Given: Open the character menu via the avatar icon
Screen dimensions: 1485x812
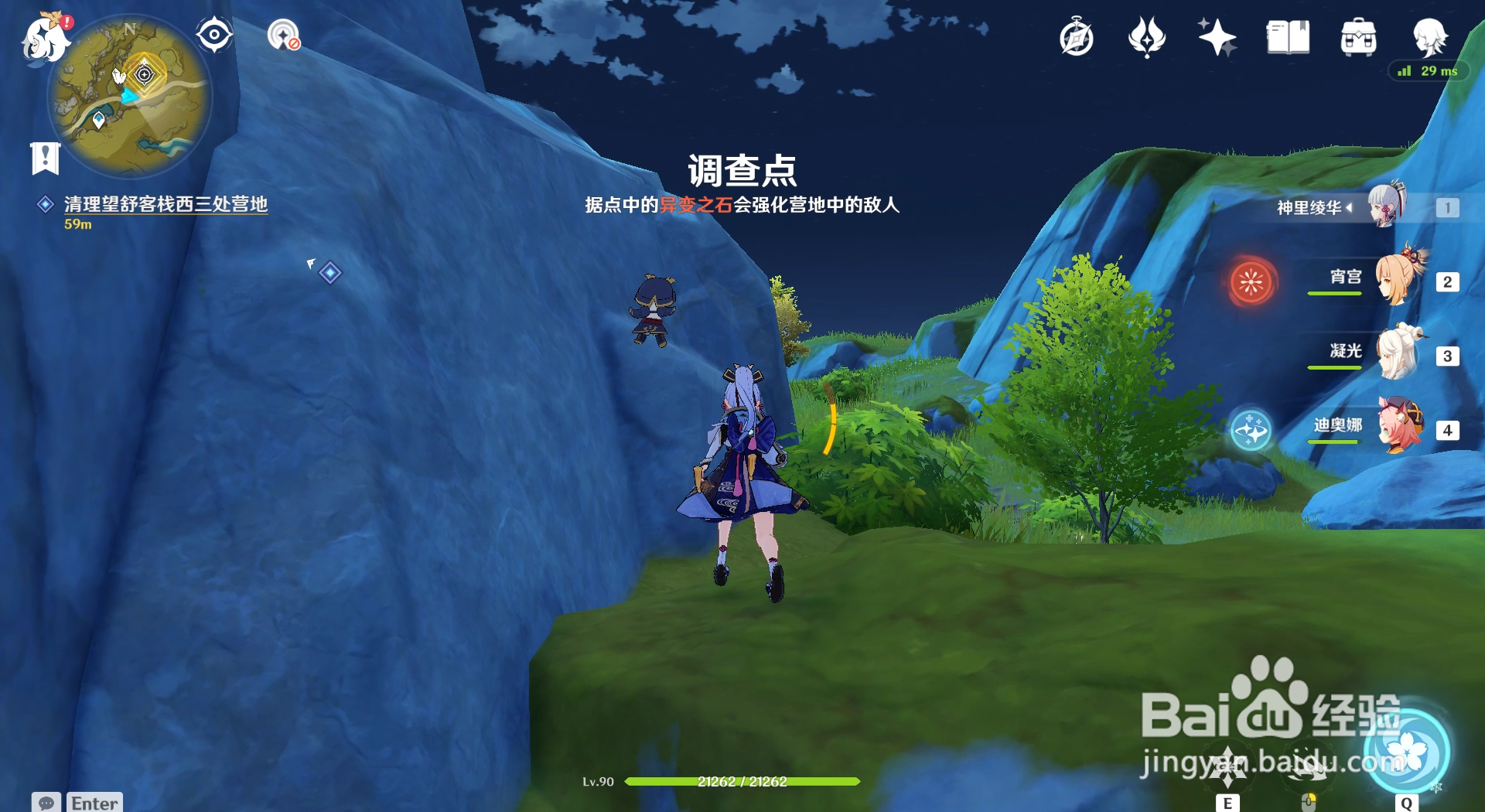Looking at the screenshot, I should pyautogui.click(x=1432, y=39).
